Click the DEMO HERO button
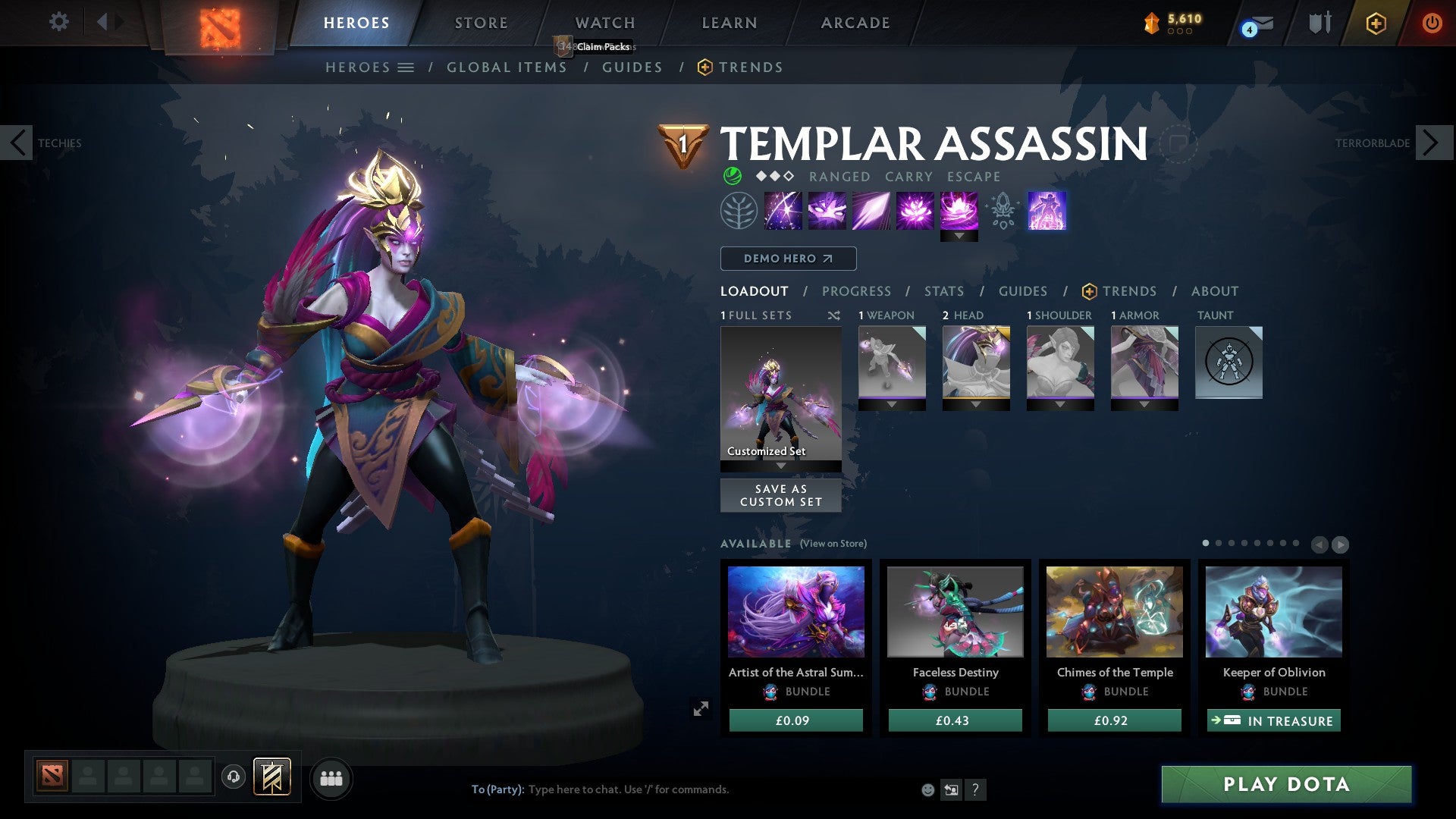Image resolution: width=1456 pixels, height=819 pixels. pyautogui.click(x=788, y=259)
